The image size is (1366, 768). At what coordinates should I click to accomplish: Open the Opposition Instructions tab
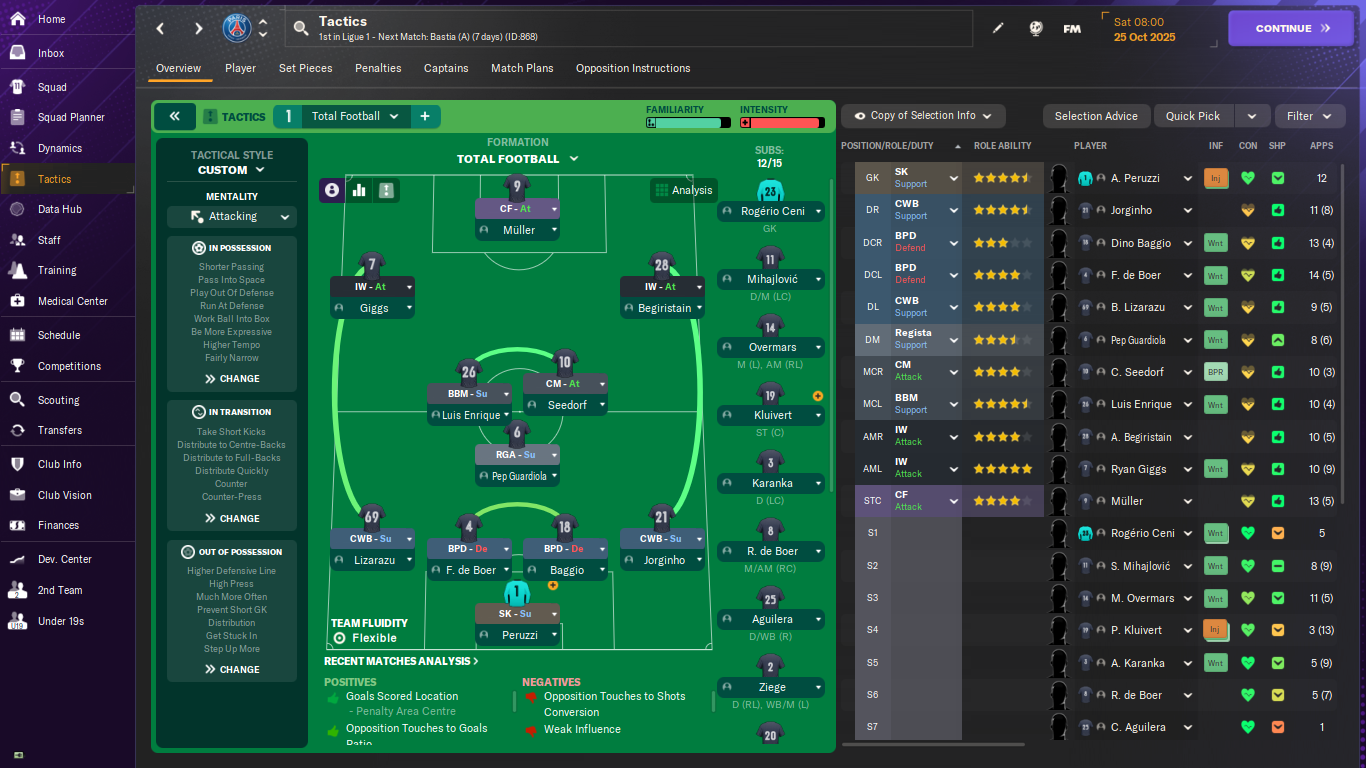[632, 68]
